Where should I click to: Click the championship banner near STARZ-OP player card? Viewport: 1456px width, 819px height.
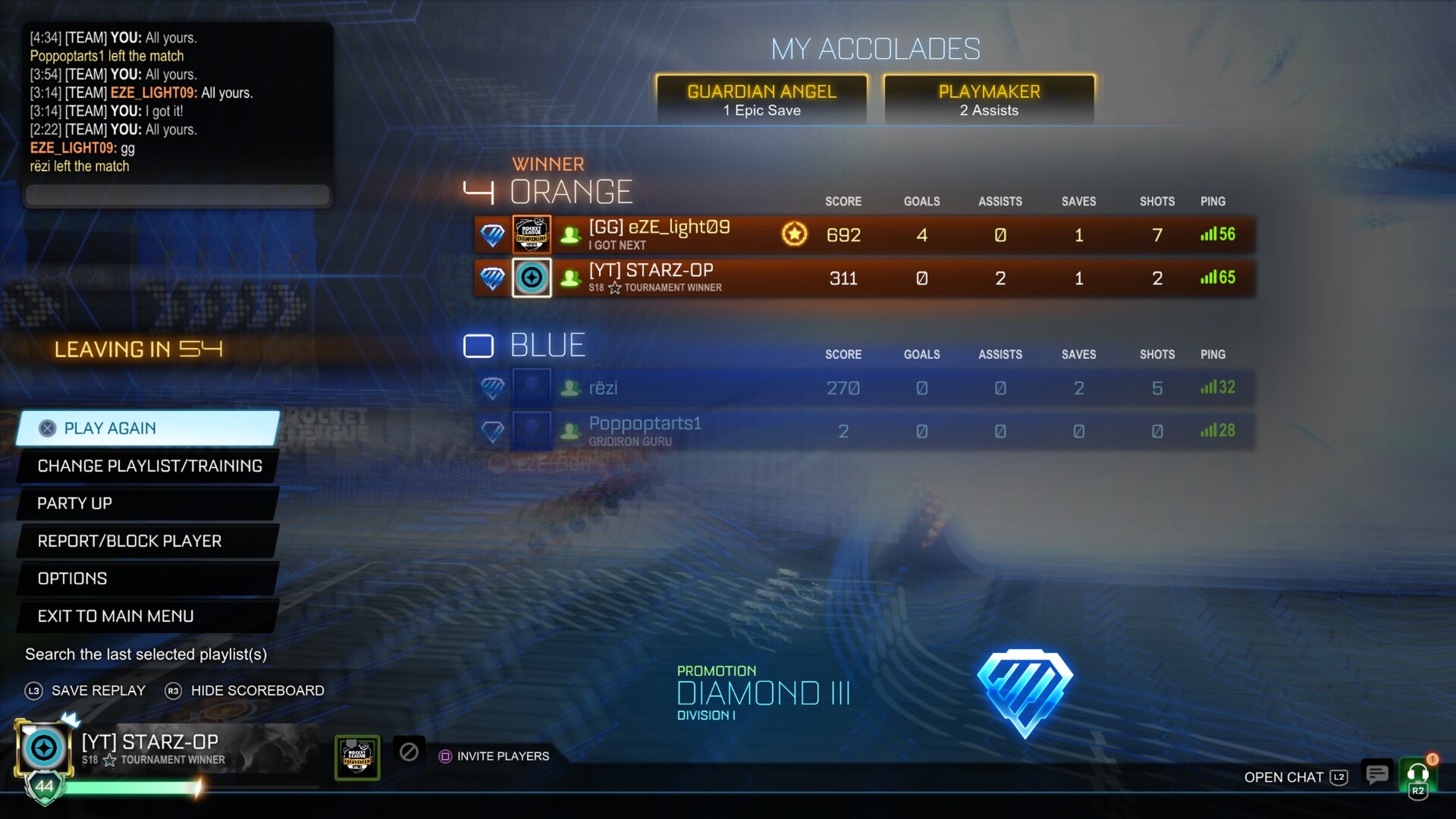tap(356, 755)
